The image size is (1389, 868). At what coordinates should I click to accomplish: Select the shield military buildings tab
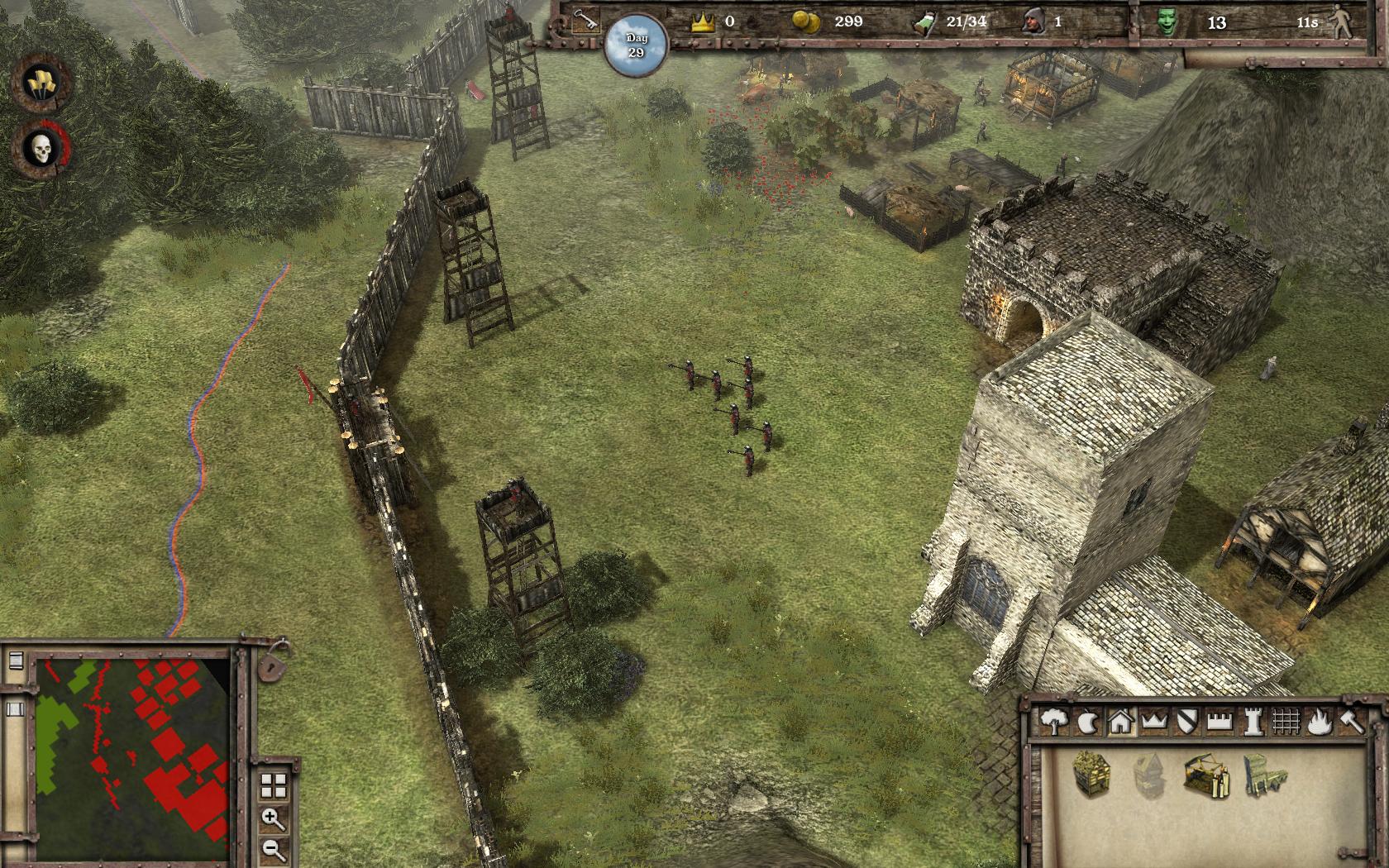coord(1187,721)
